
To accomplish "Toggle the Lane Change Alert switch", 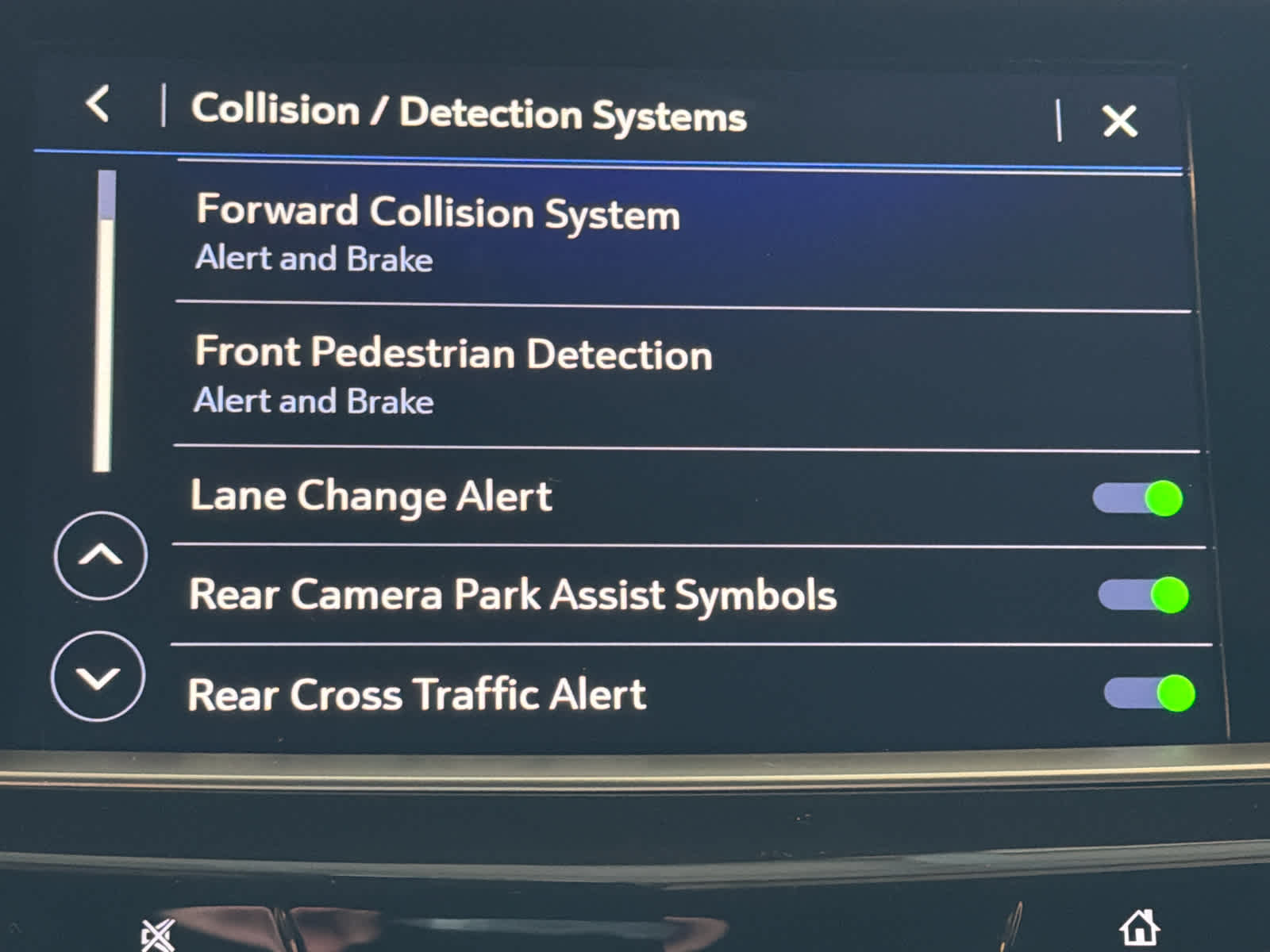I will coord(1137,498).
